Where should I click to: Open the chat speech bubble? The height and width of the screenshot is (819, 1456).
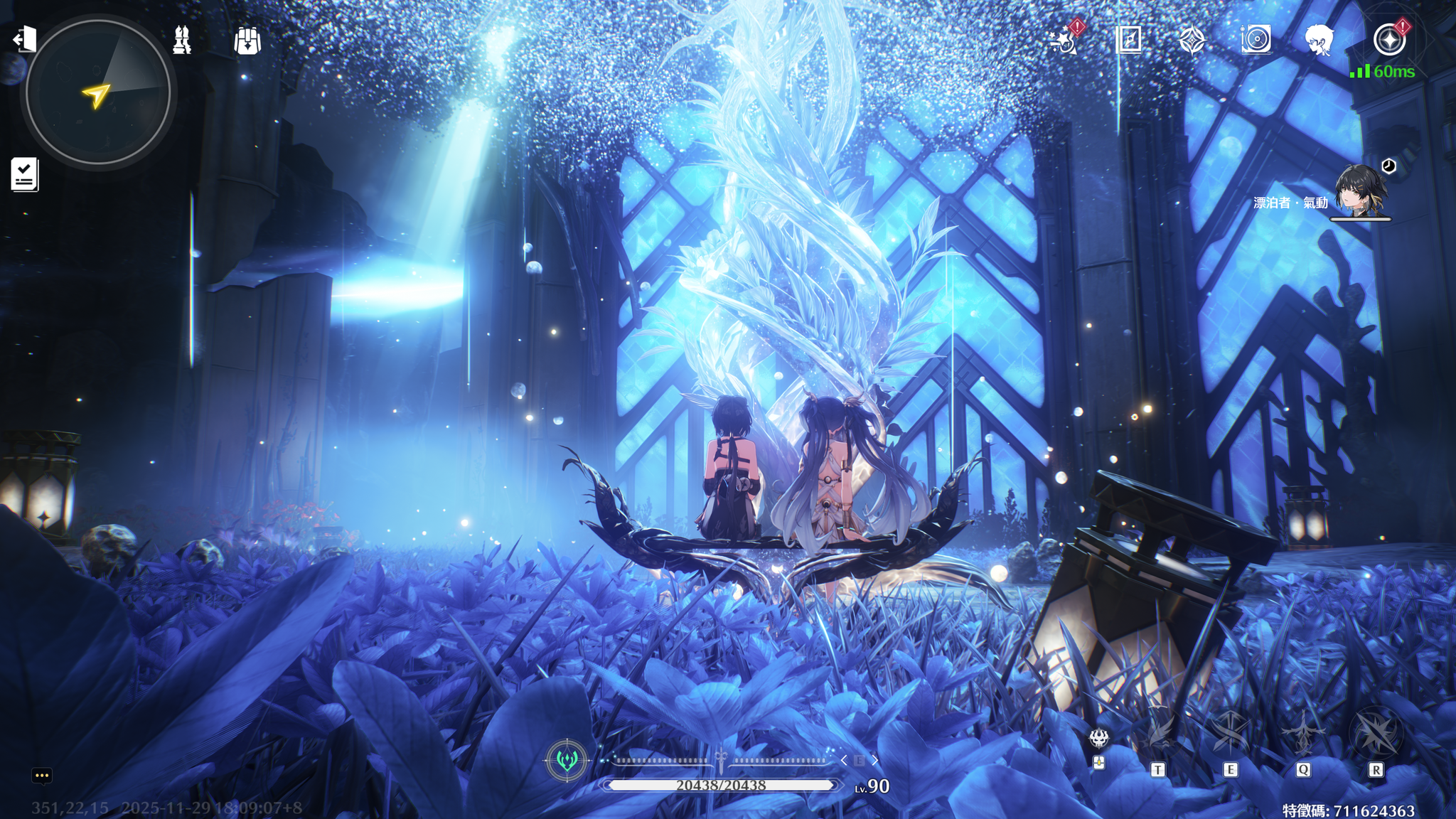click(42, 776)
